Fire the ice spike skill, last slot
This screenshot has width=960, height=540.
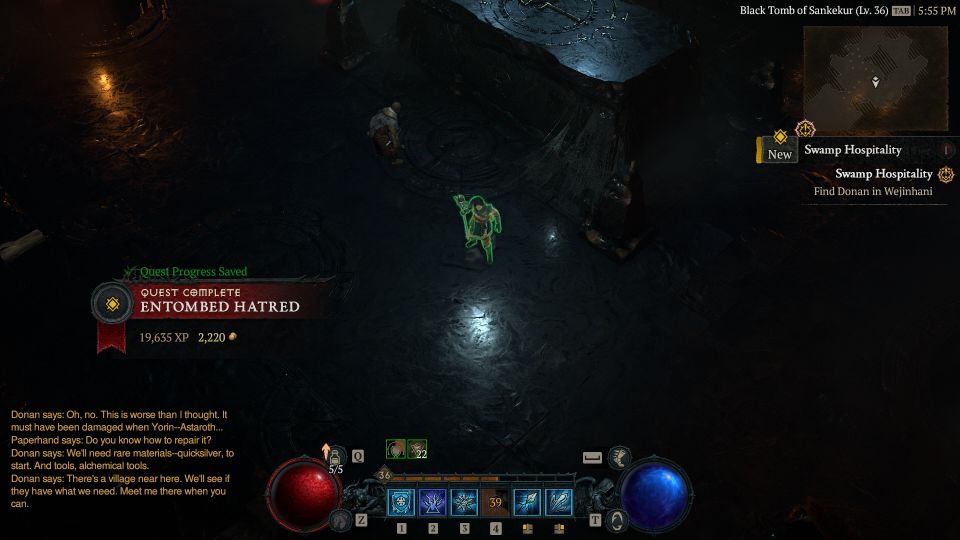pyautogui.click(x=559, y=503)
